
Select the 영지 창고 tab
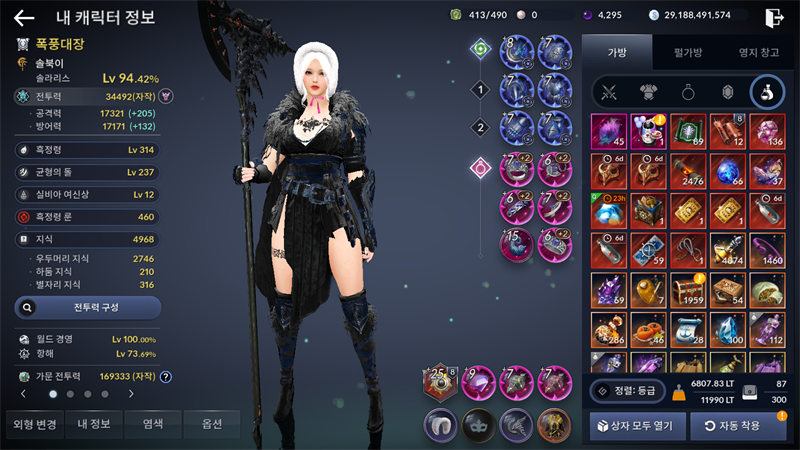(757, 50)
